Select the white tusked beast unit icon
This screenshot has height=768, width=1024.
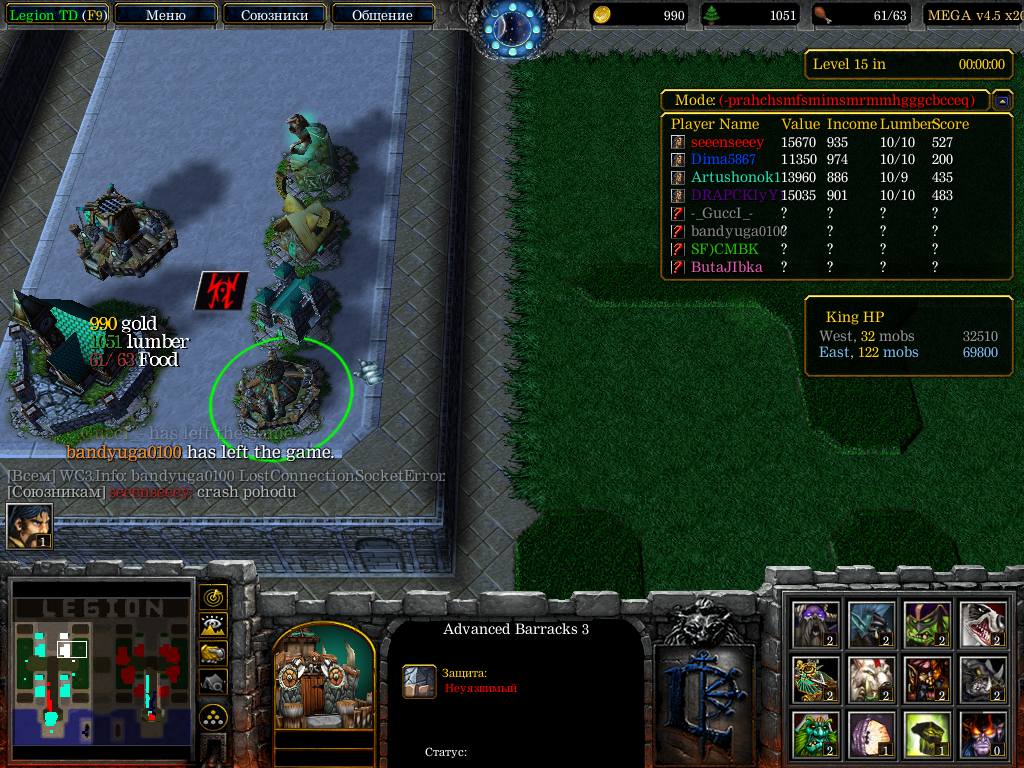pos(870,680)
